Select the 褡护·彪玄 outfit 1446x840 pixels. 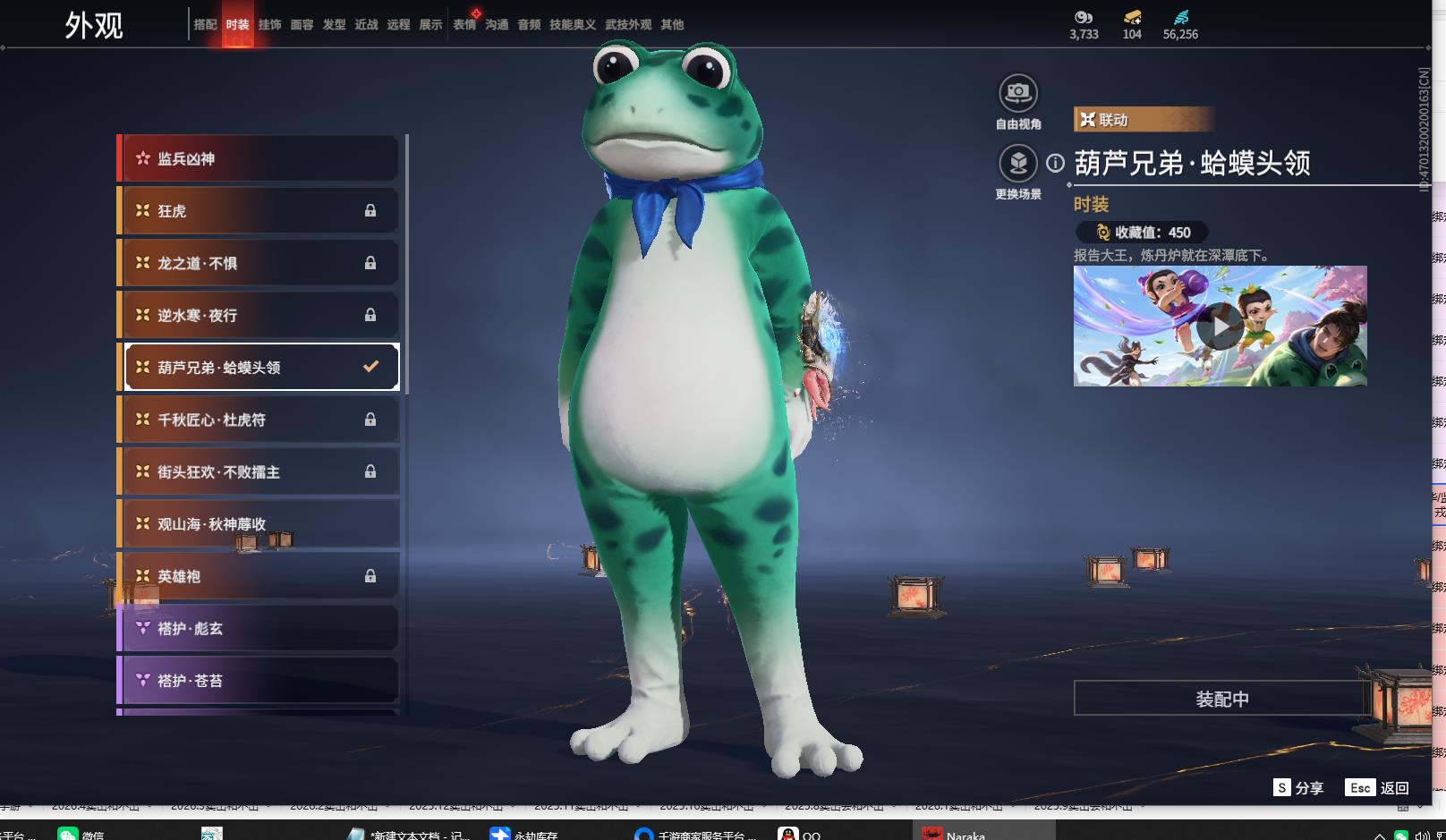tap(258, 629)
